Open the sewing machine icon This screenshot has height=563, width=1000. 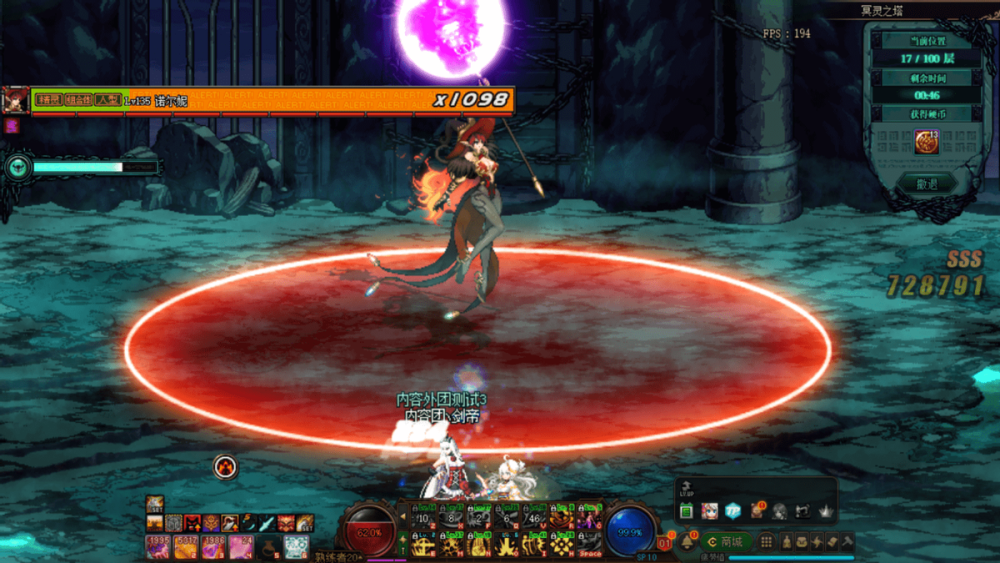tap(802, 511)
